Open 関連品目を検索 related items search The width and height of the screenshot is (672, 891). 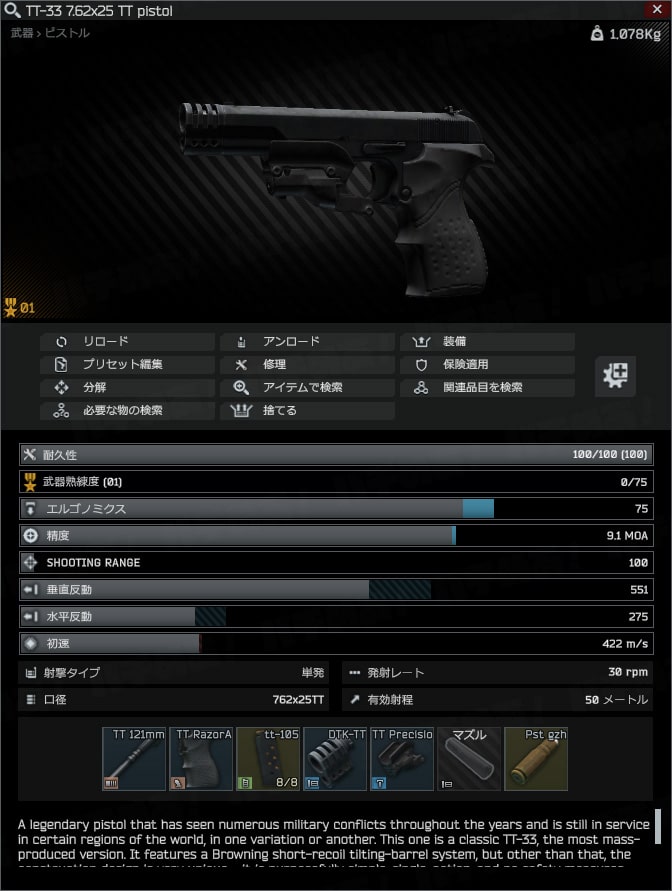[487, 387]
